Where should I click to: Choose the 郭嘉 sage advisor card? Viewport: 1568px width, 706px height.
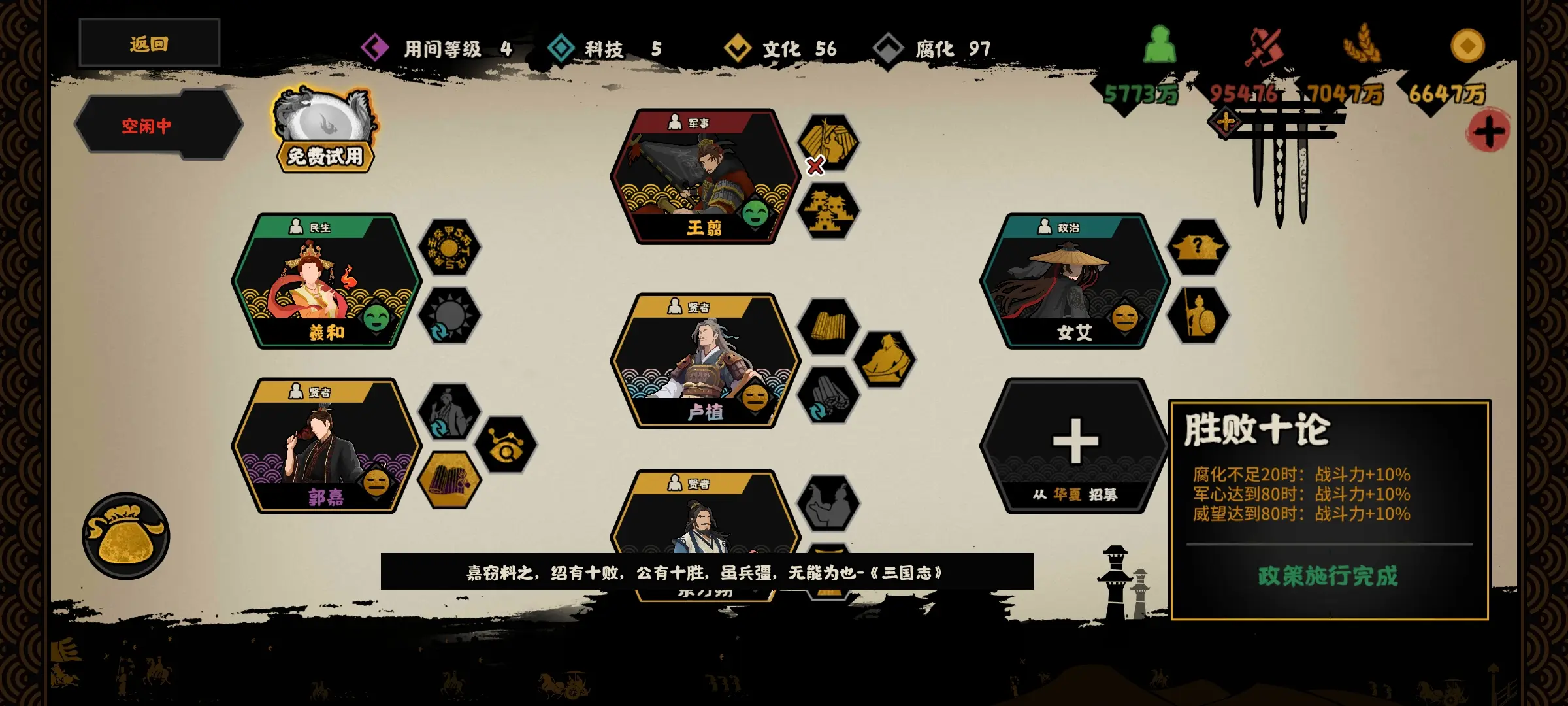point(326,446)
